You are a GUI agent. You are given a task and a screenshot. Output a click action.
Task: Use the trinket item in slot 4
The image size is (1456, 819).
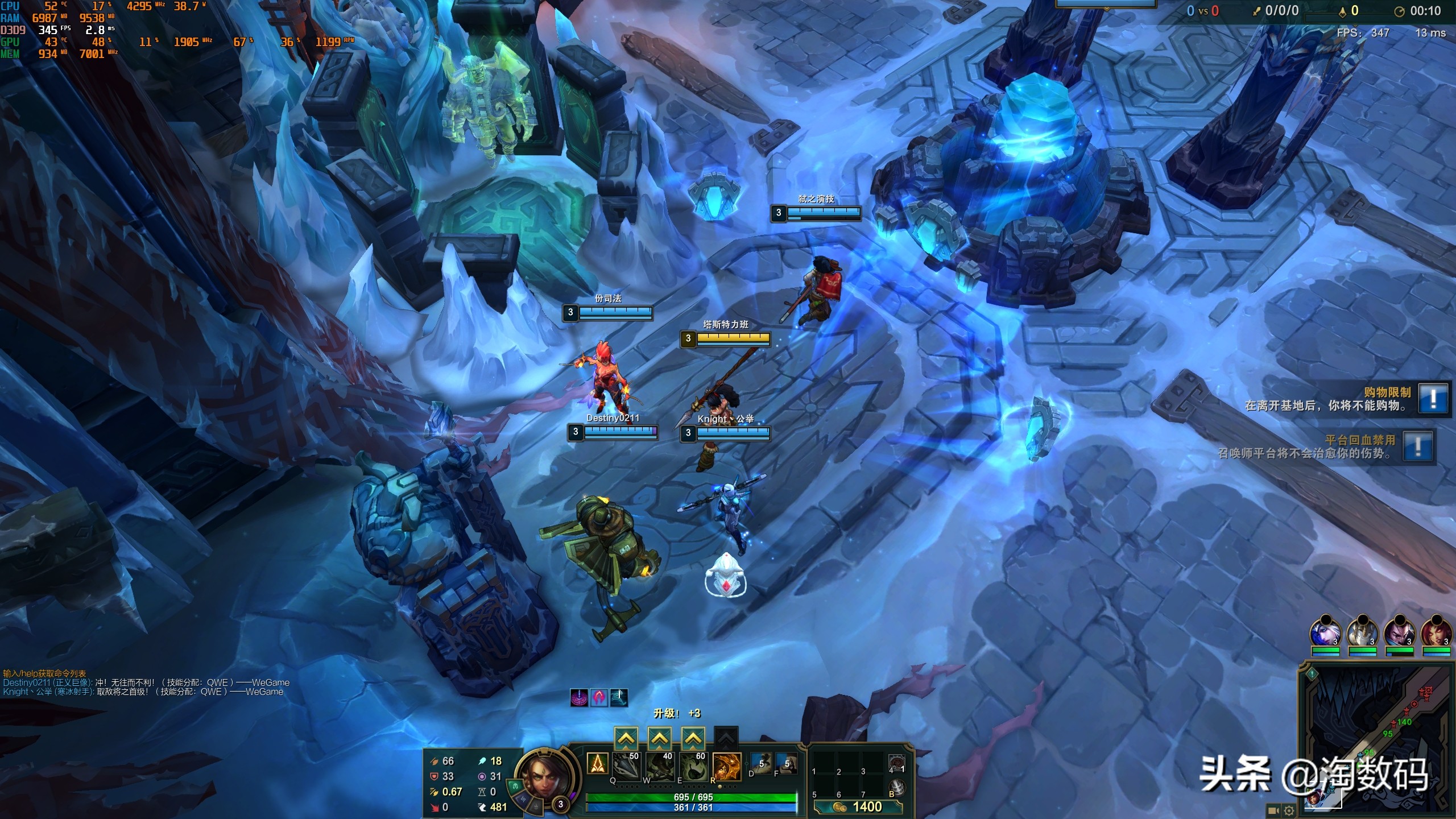click(896, 763)
